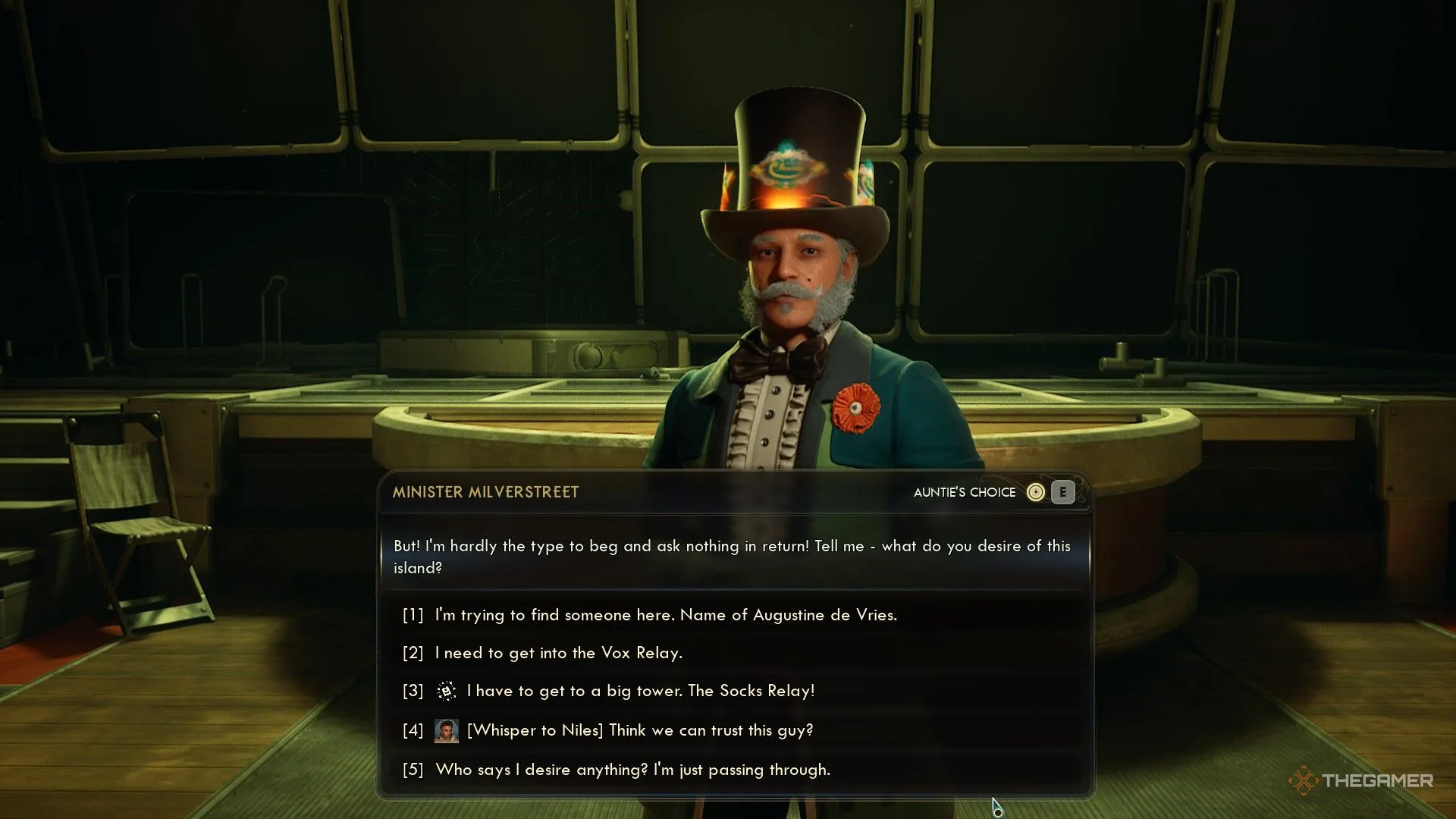Screen dimensions: 1456x819
Task: Click the dumb-dialogue speech icon on option 3
Action: point(446,691)
